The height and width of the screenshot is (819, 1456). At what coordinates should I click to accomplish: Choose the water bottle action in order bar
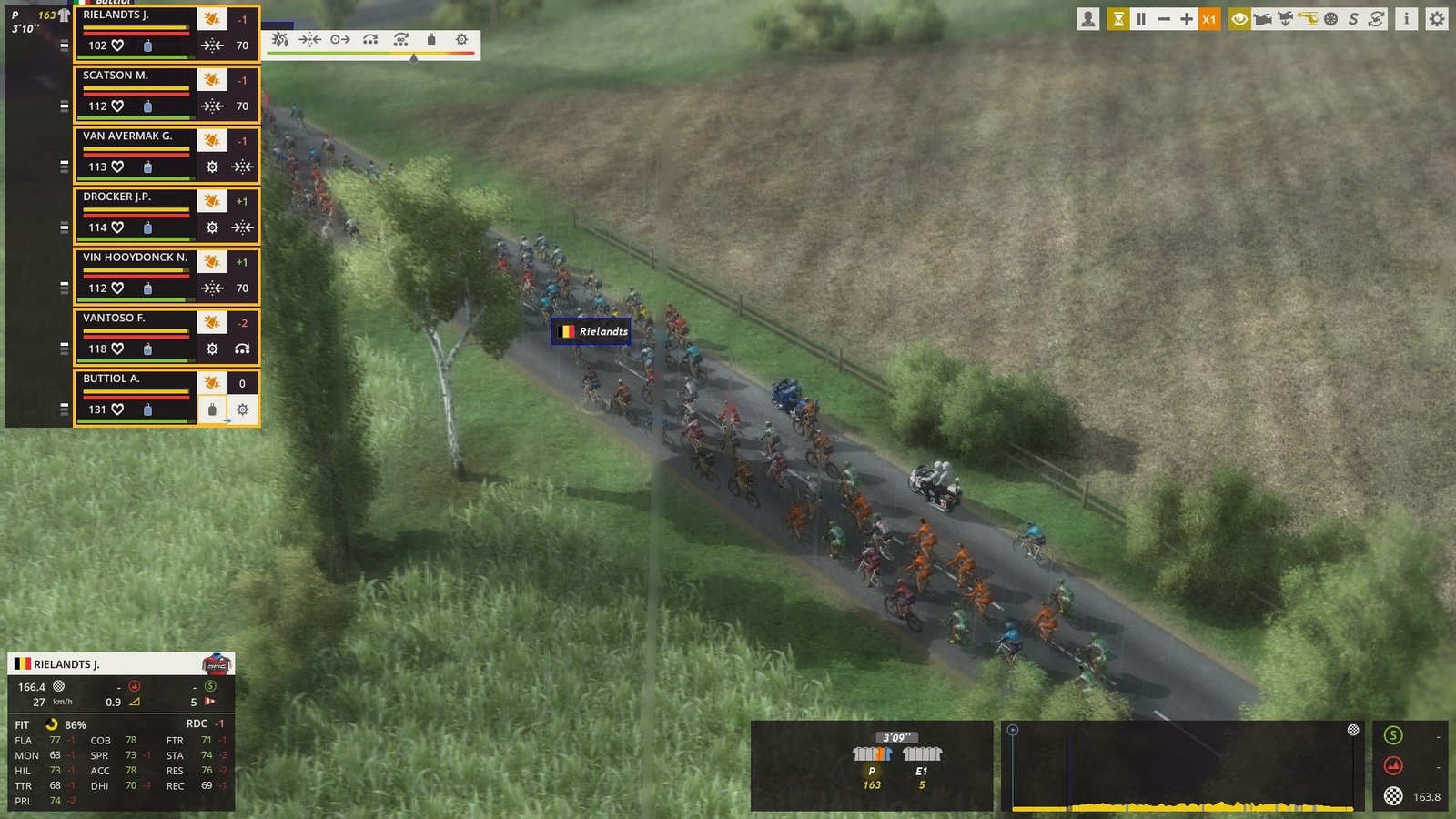click(431, 40)
